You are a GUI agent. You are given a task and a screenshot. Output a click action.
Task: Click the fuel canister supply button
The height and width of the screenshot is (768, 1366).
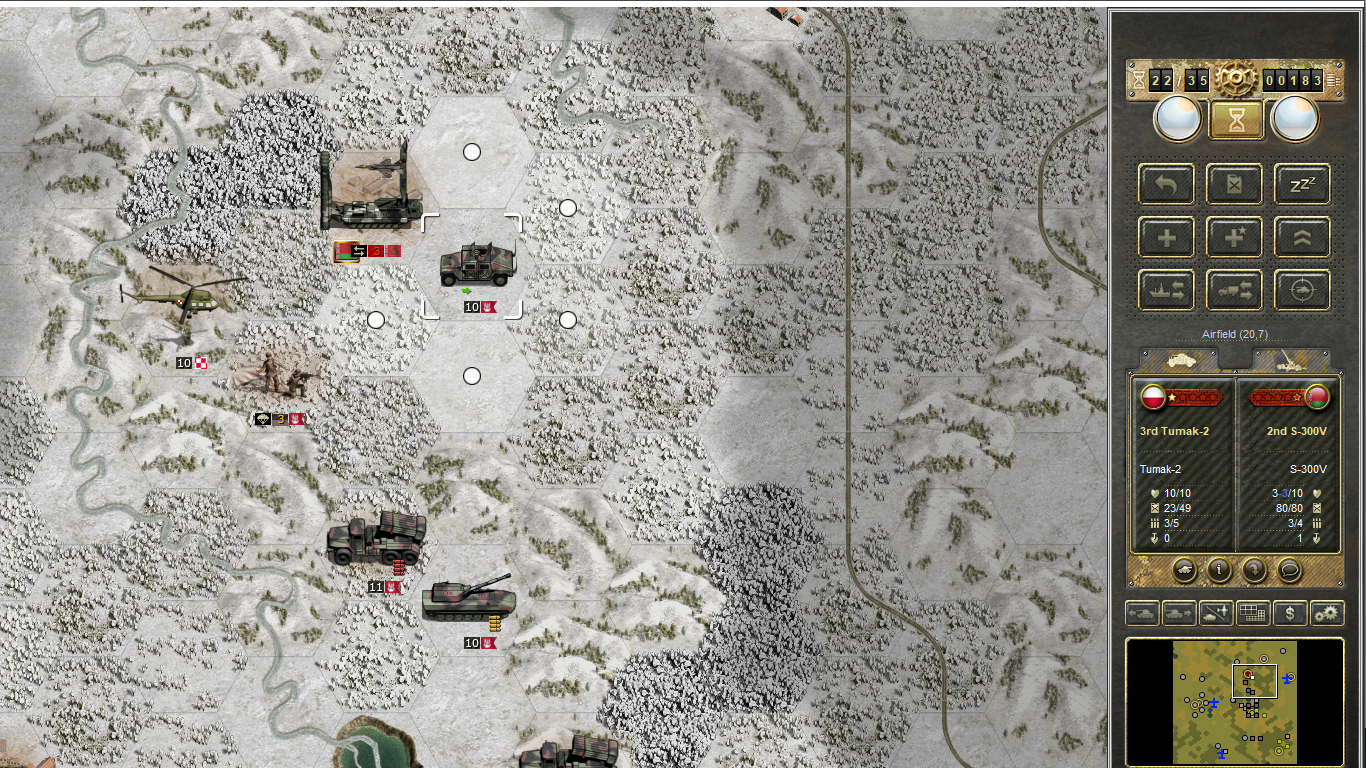tap(1234, 184)
